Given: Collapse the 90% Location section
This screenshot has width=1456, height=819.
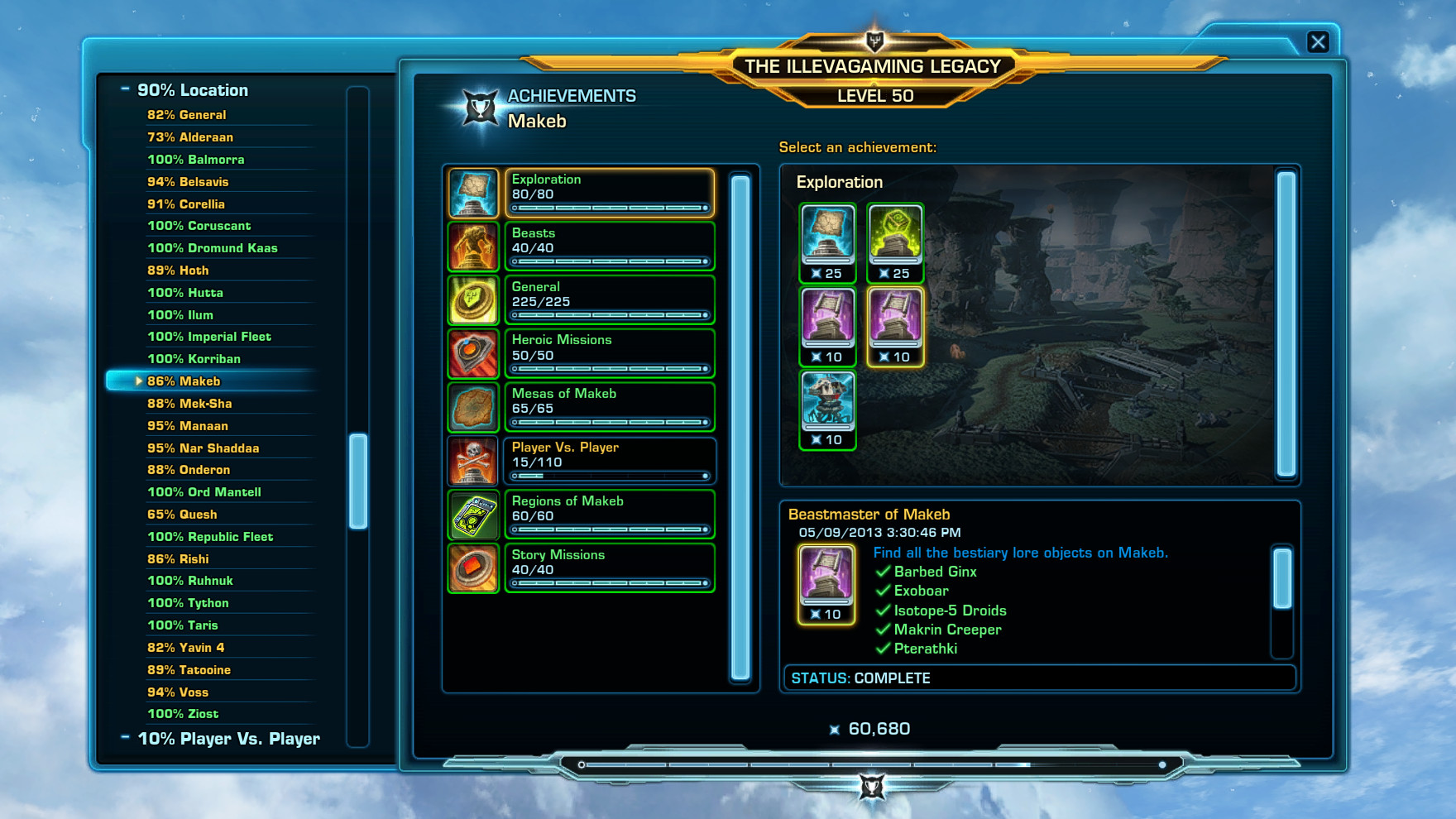Looking at the screenshot, I should (126, 89).
